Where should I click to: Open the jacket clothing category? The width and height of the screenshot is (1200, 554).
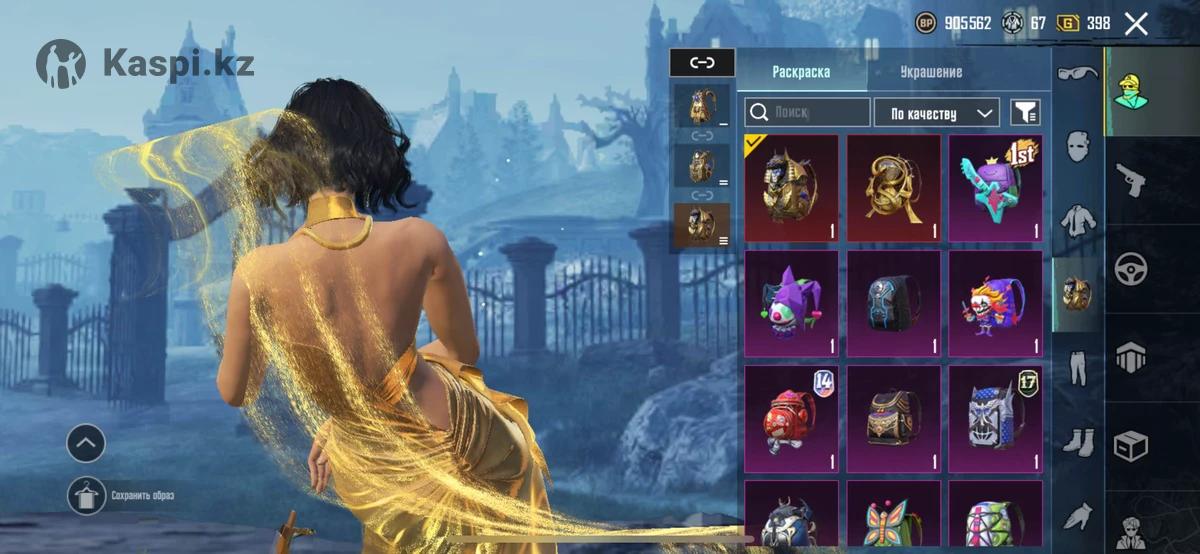[1078, 219]
